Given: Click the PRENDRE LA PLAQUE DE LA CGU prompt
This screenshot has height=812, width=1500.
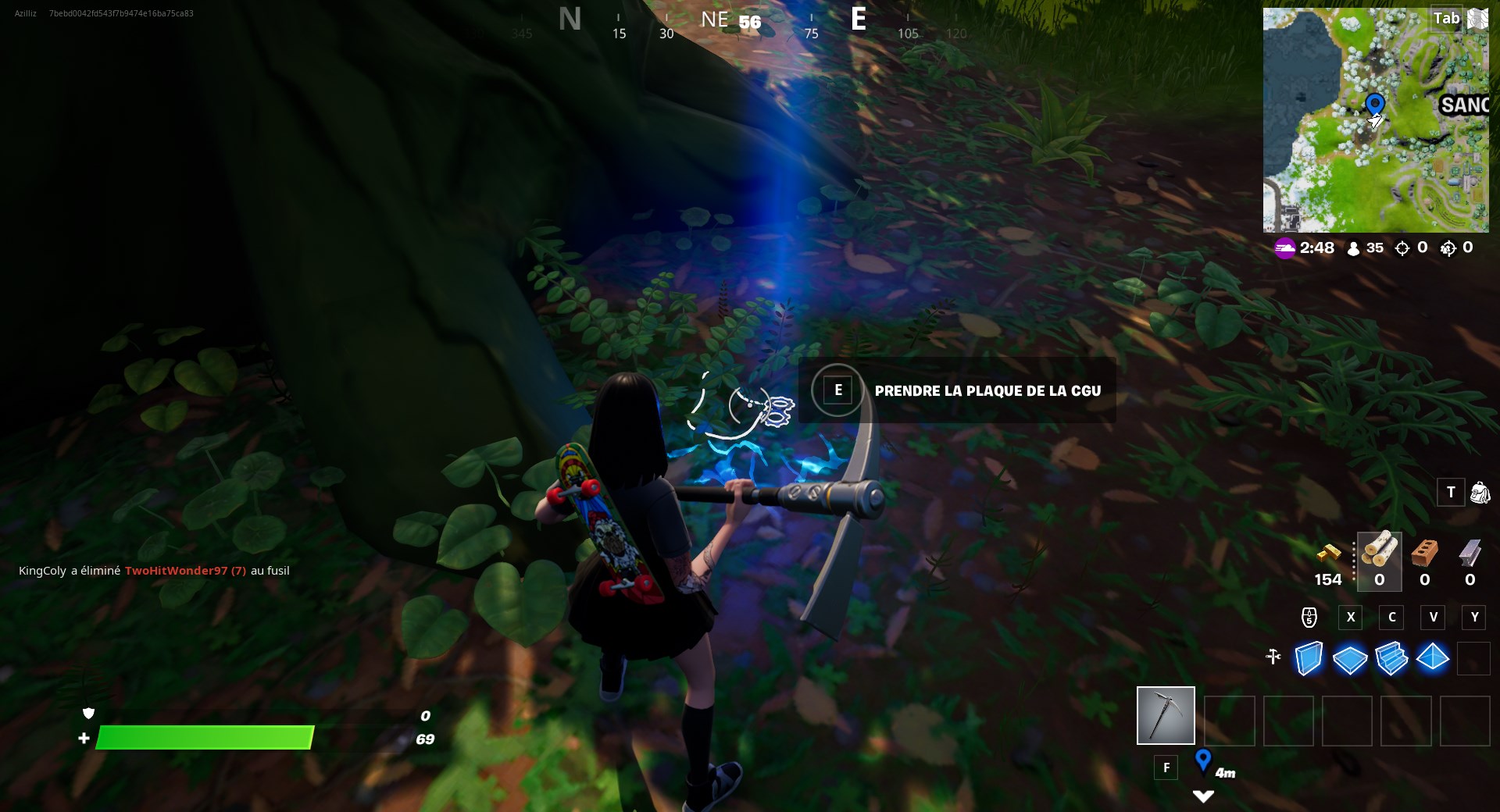Looking at the screenshot, I should (x=987, y=390).
